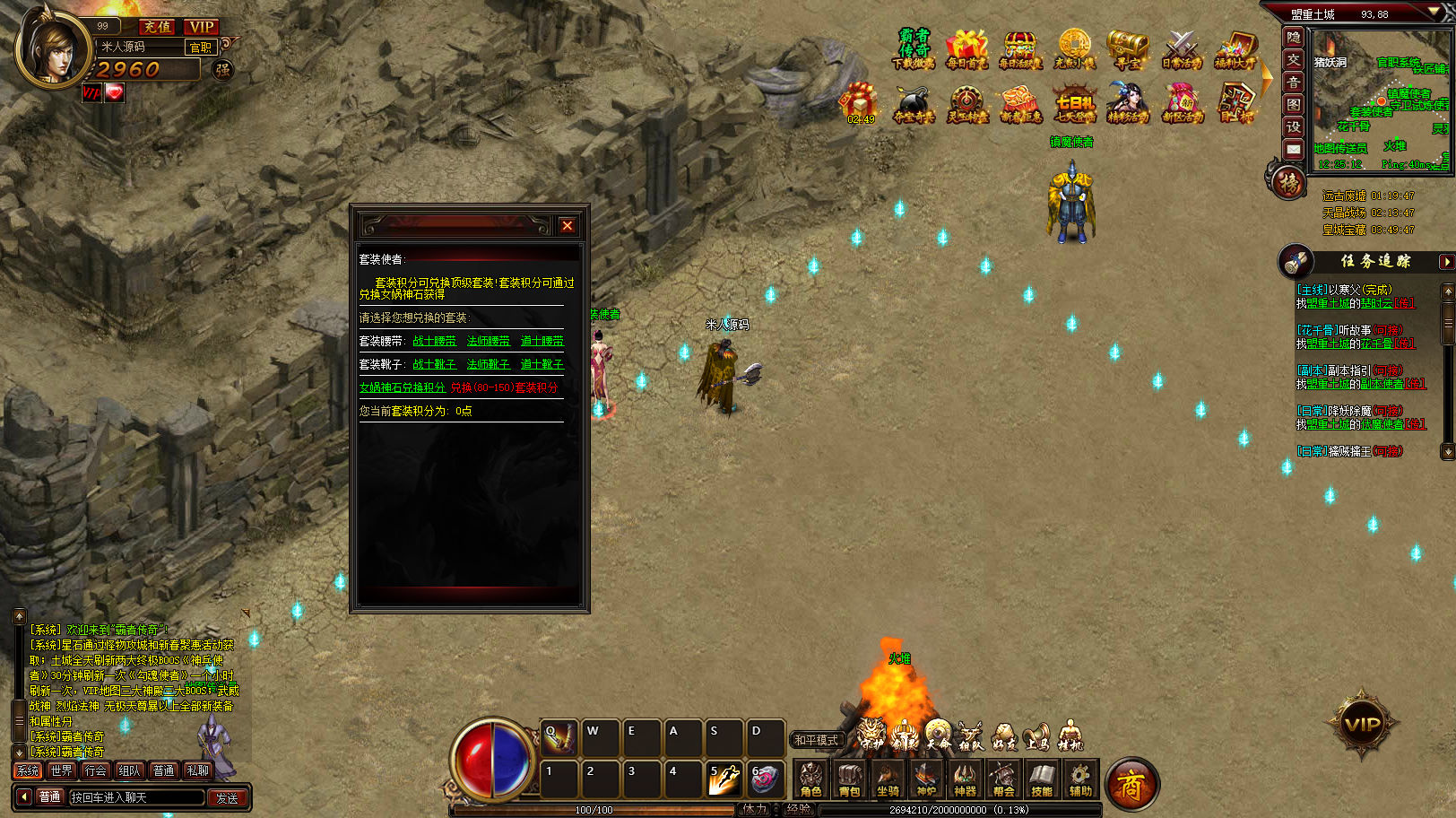Switch to the 世界 chat tab

click(62, 770)
